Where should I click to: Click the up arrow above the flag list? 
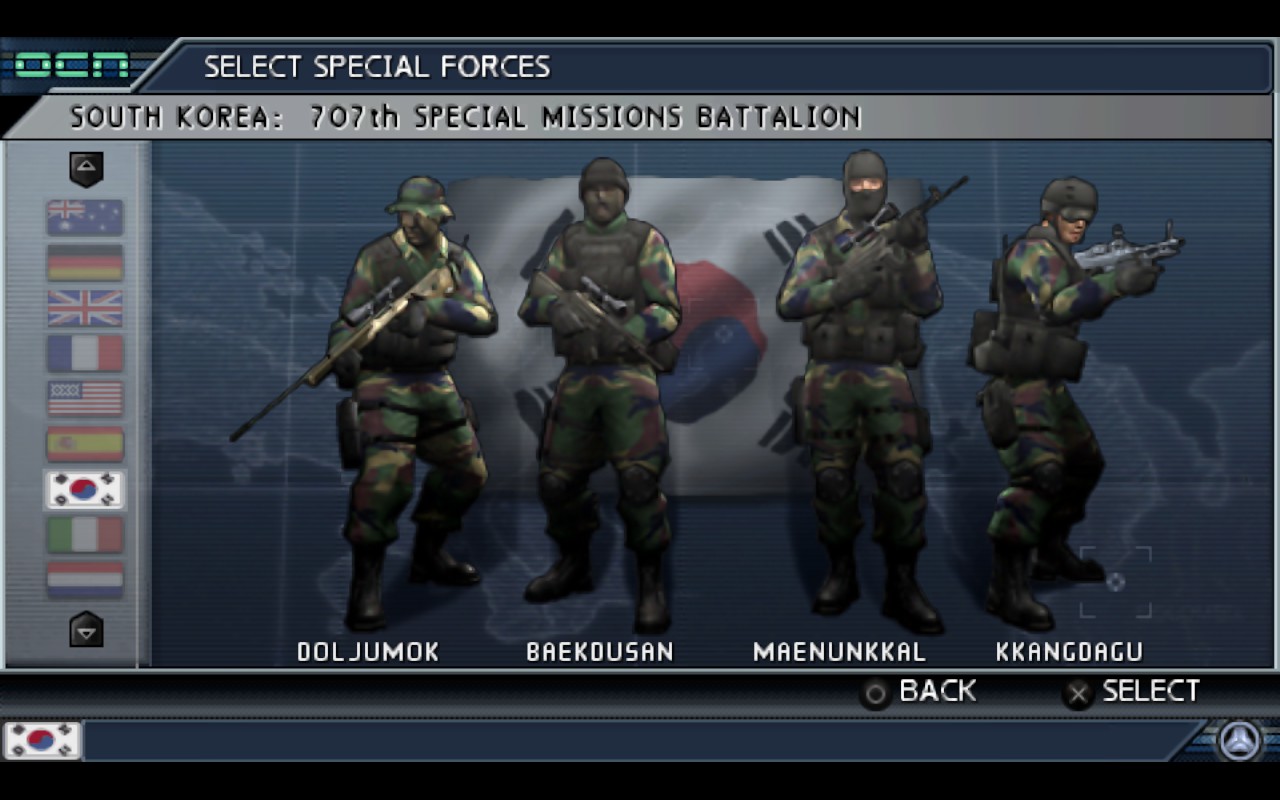pos(86,168)
